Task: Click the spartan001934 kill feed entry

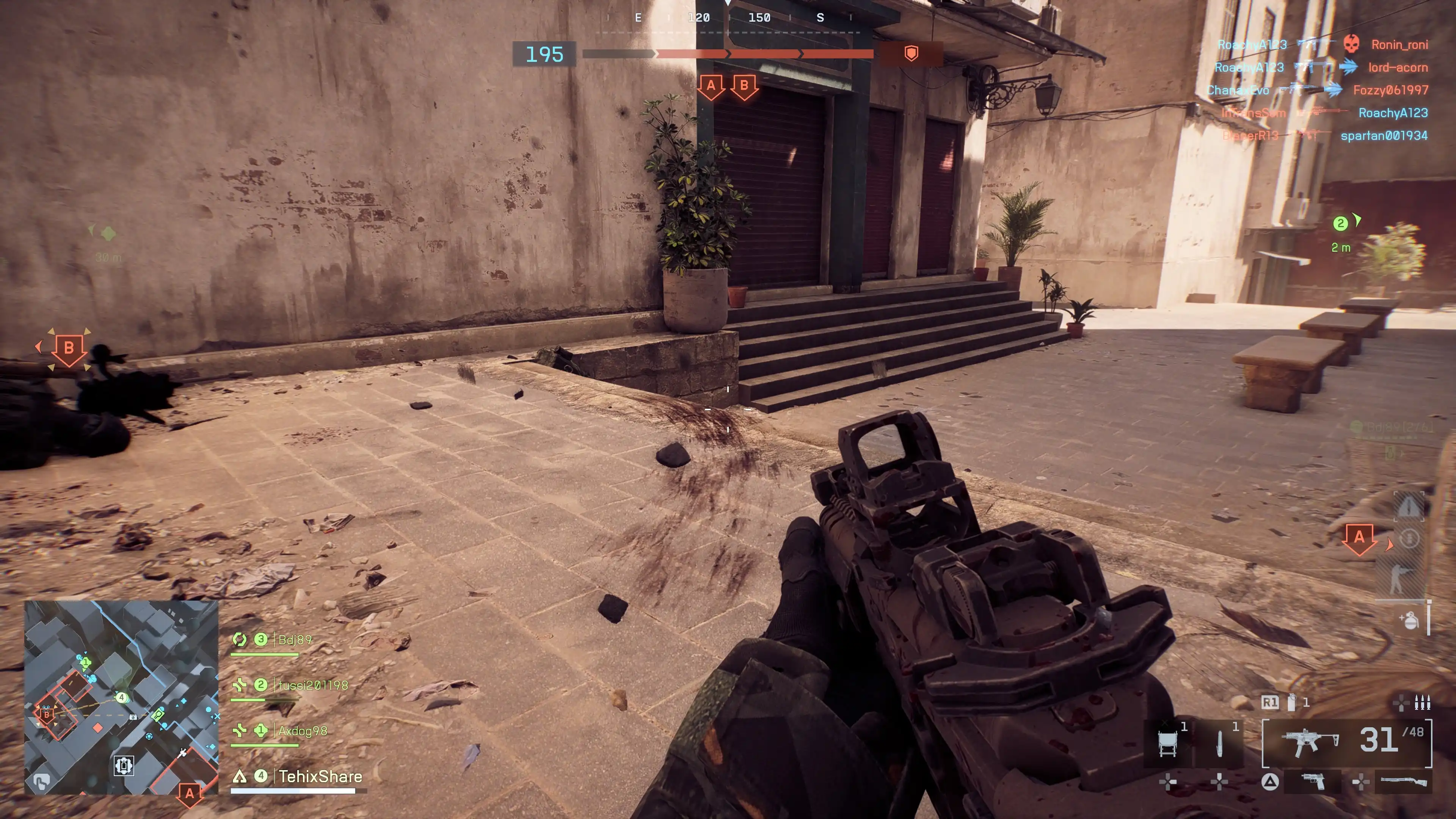Action: [1384, 136]
